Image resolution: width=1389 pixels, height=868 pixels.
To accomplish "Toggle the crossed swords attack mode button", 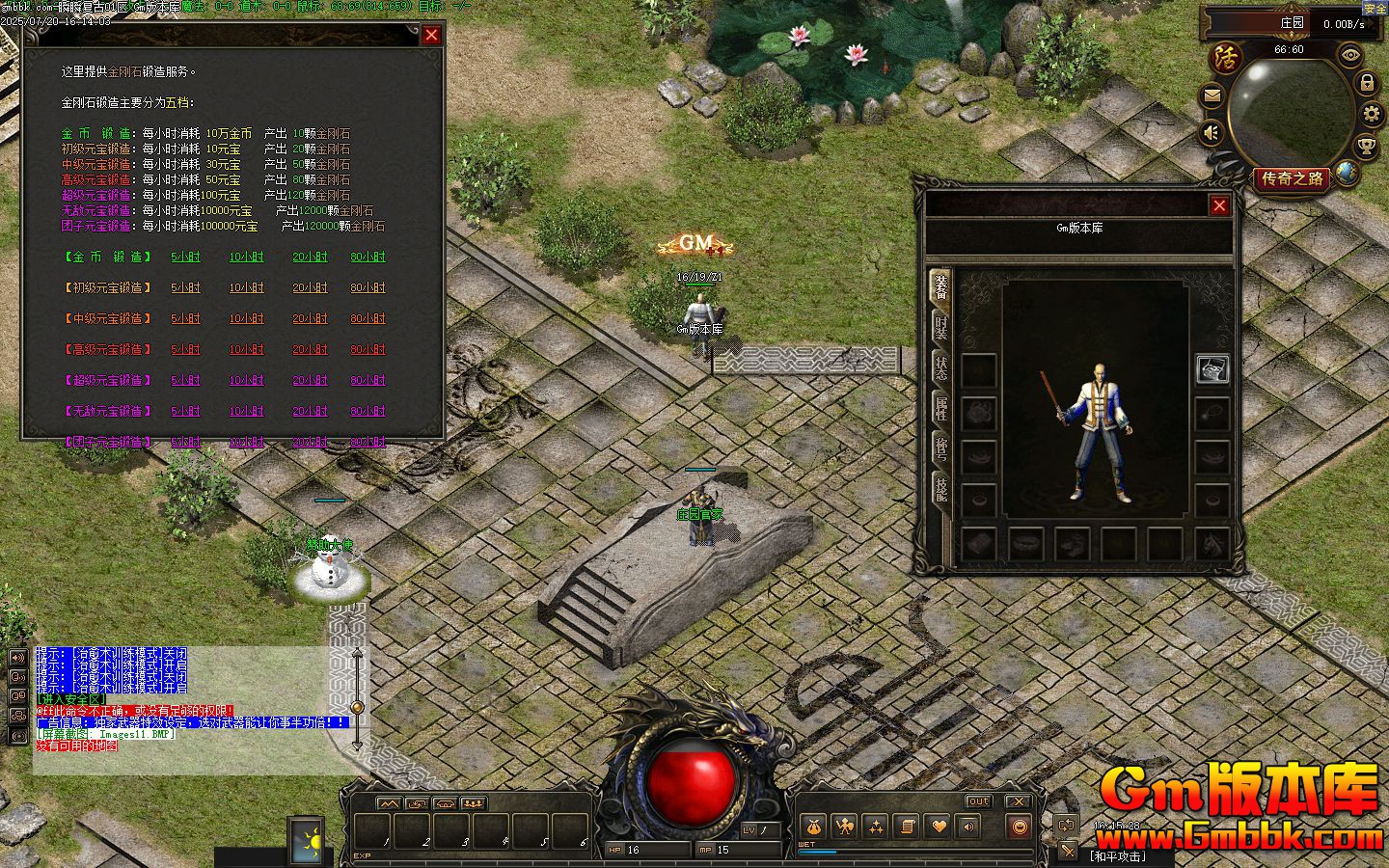I will tap(1068, 851).
